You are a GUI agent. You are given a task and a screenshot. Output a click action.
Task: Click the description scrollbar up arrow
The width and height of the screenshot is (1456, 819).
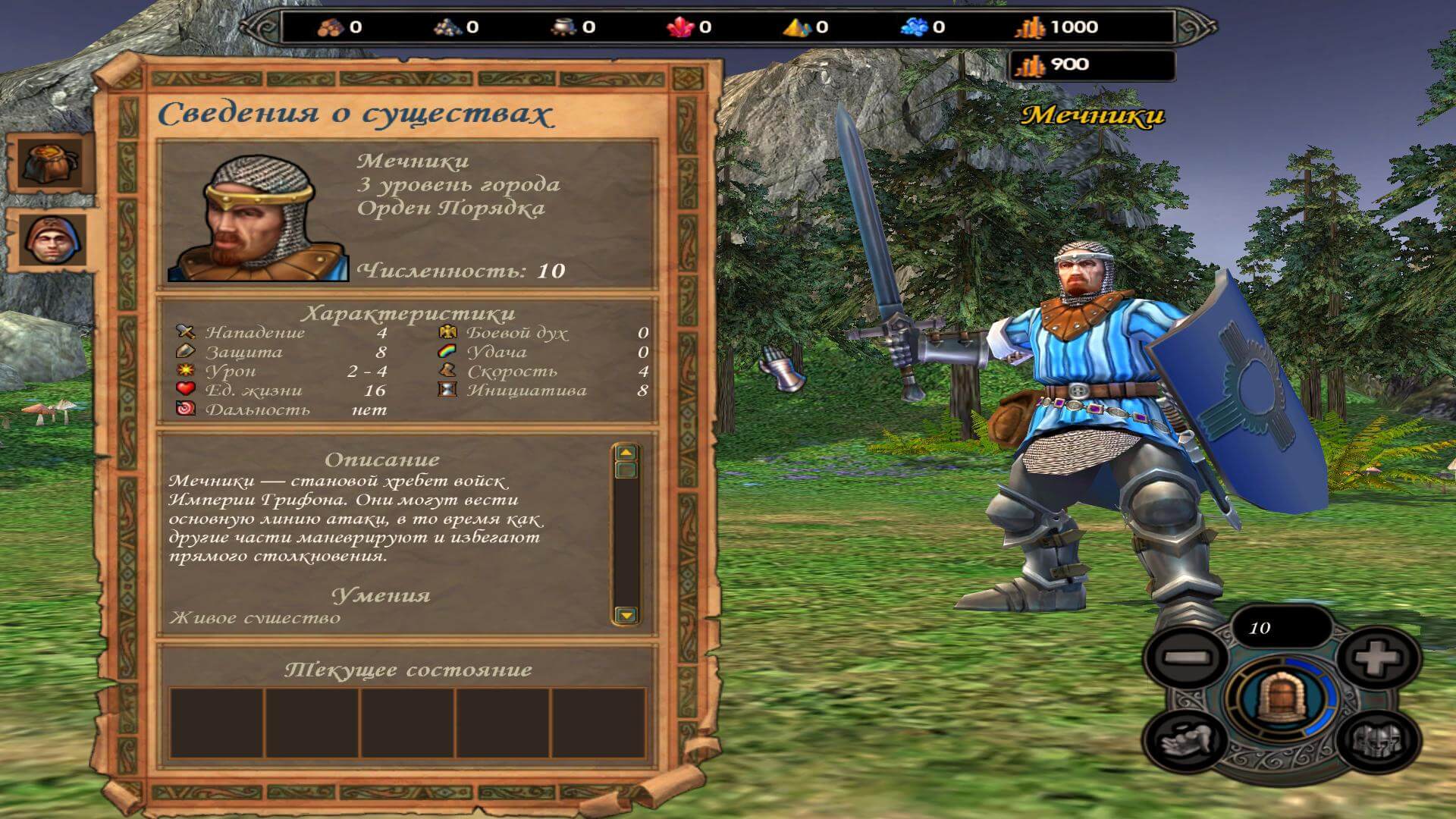(626, 453)
